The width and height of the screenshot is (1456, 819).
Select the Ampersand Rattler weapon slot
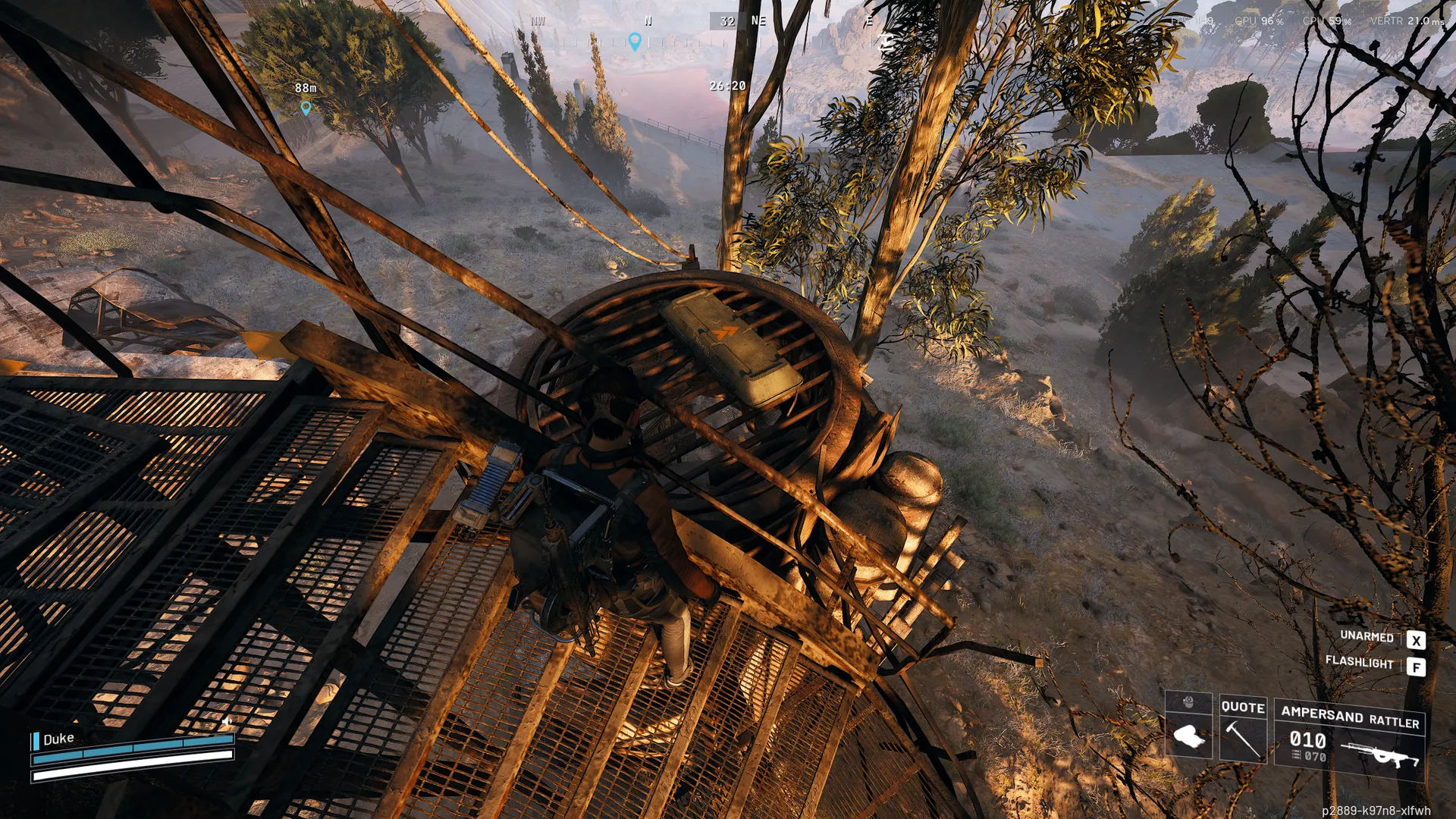click(x=1350, y=741)
